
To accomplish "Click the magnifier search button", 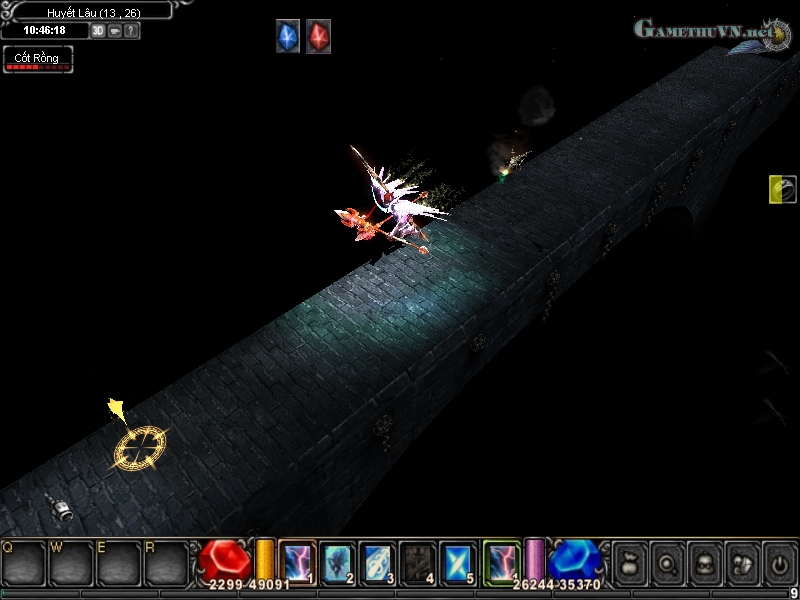I will pos(667,562).
